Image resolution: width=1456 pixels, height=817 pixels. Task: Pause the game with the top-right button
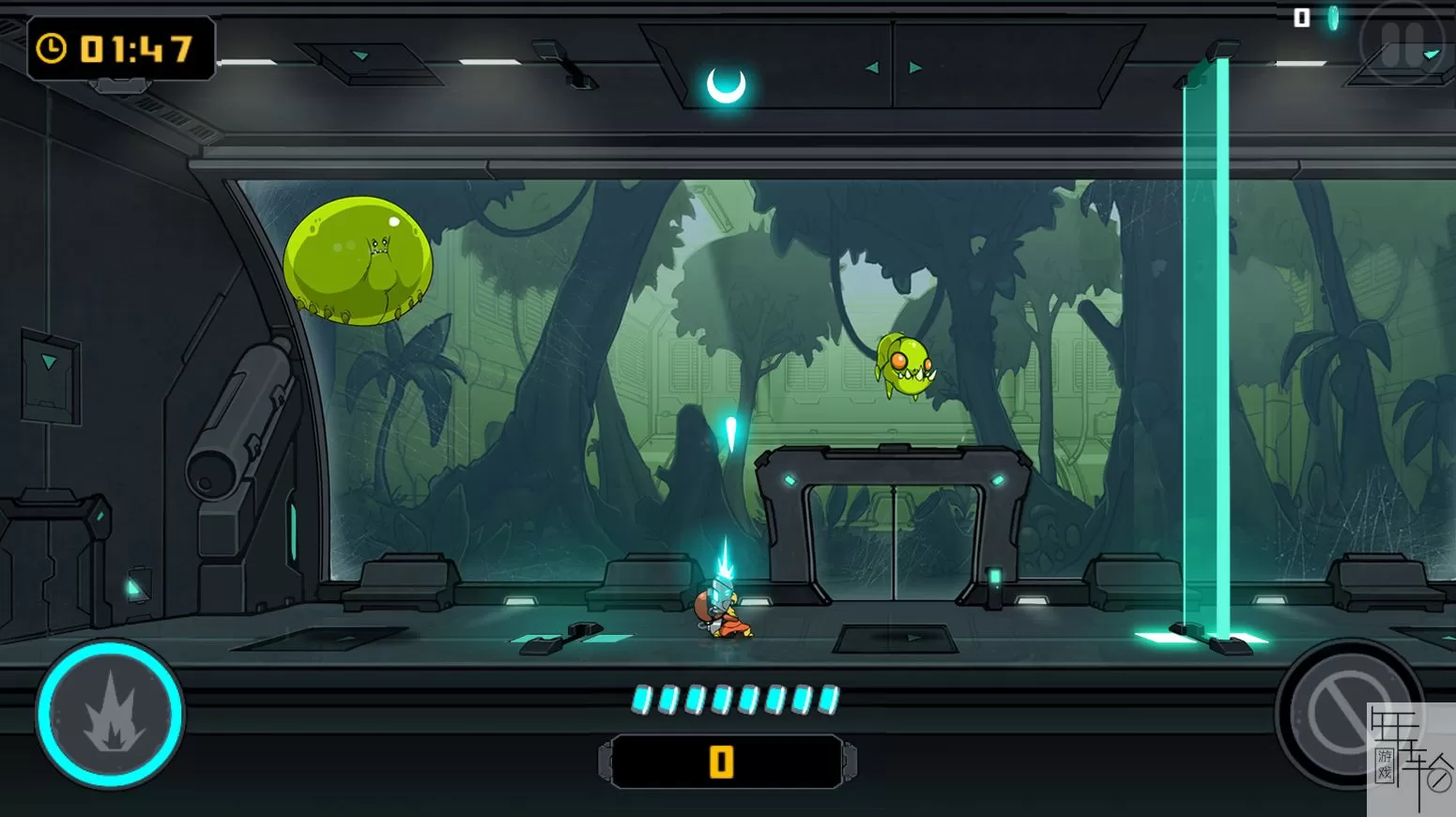point(1402,43)
